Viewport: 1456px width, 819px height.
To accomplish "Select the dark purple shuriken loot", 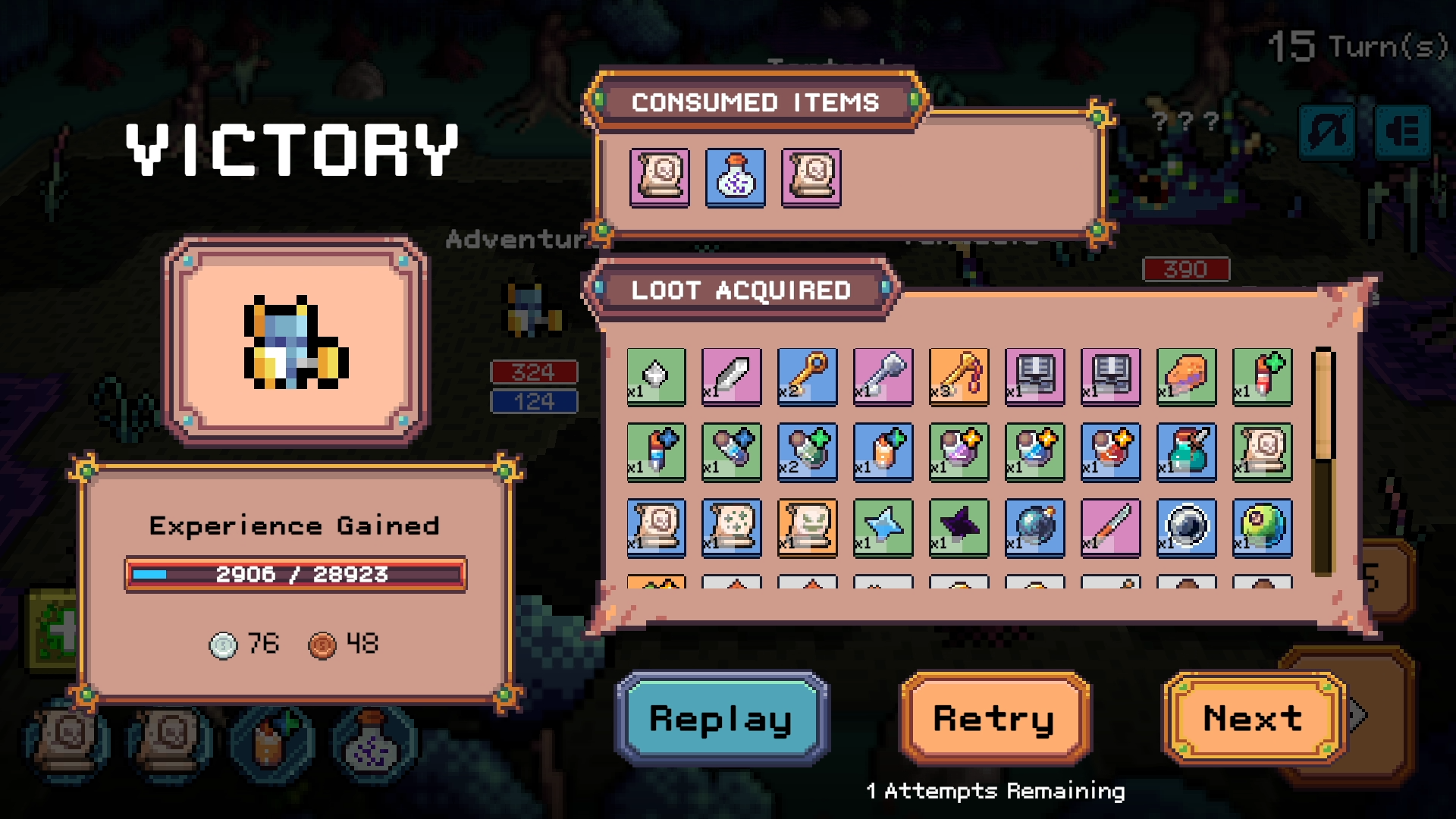I will pyautogui.click(x=959, y=528).
